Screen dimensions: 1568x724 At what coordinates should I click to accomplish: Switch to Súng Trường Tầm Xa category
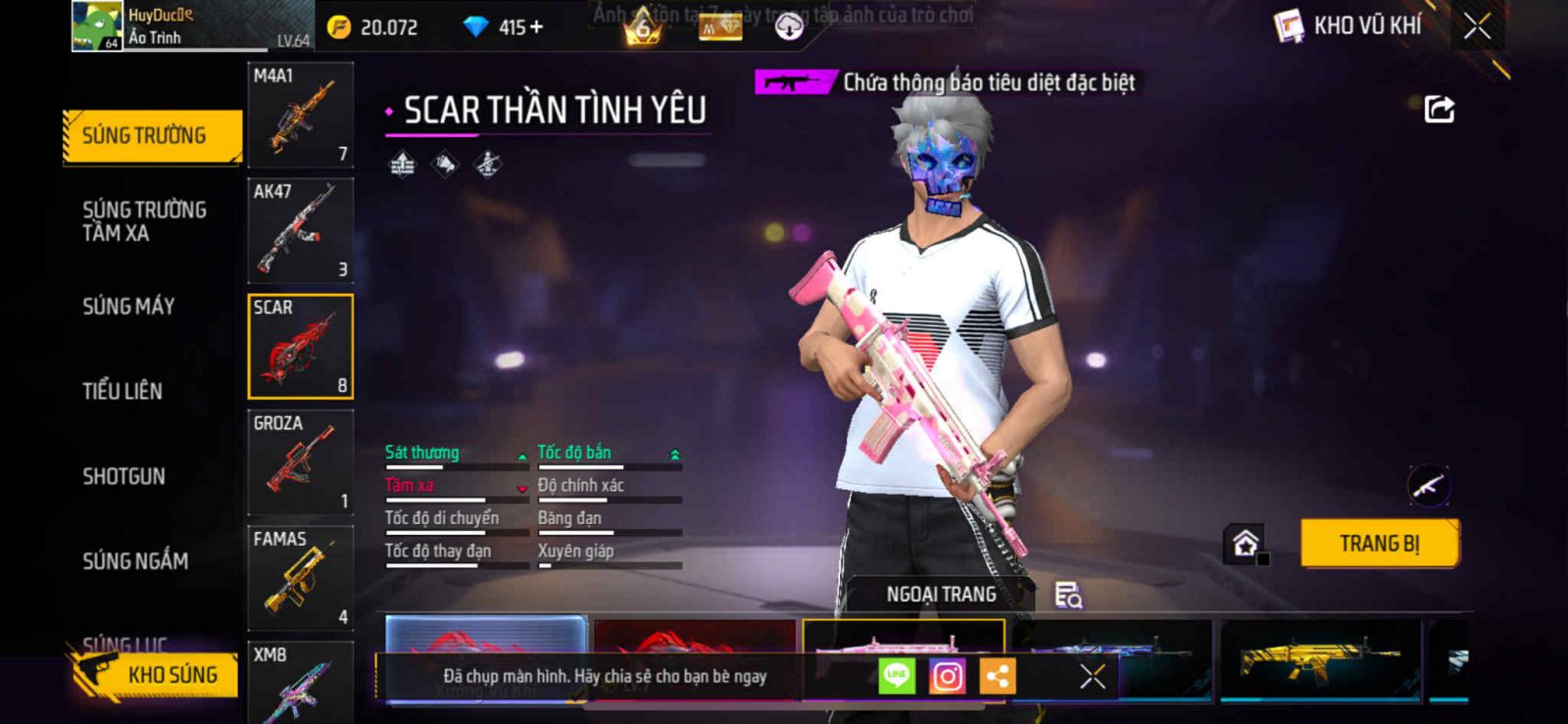(x=144, y=221)
